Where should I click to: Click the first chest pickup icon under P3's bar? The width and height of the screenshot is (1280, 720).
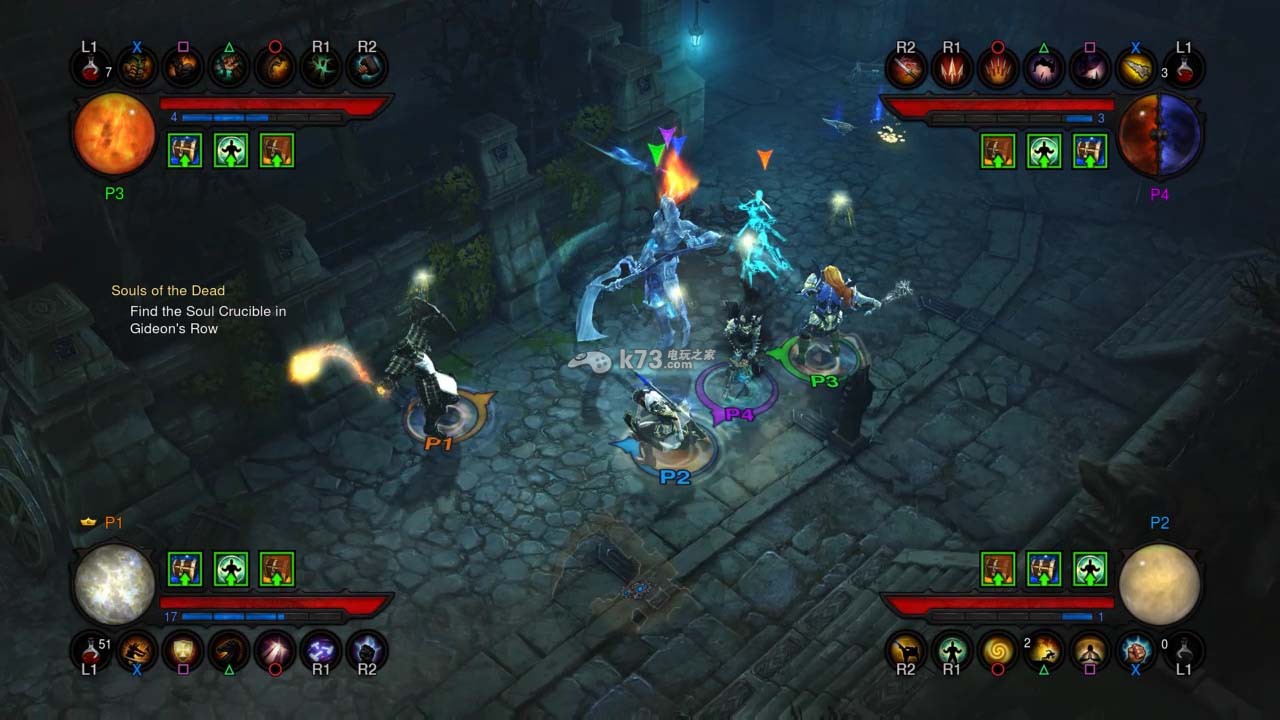click(x=184, y=150)
